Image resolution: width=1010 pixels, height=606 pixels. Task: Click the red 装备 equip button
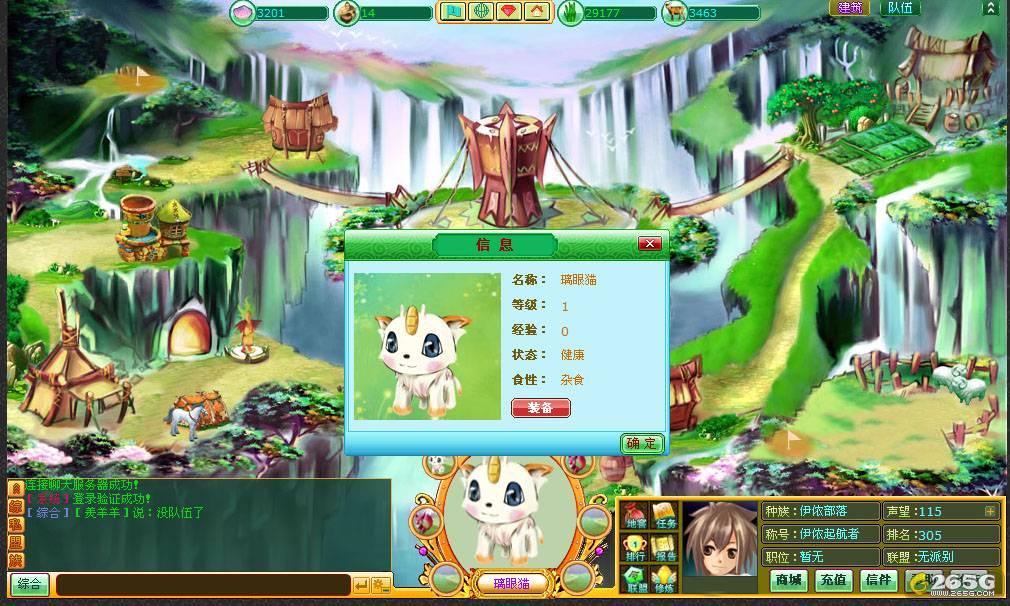tap(540, 408)
